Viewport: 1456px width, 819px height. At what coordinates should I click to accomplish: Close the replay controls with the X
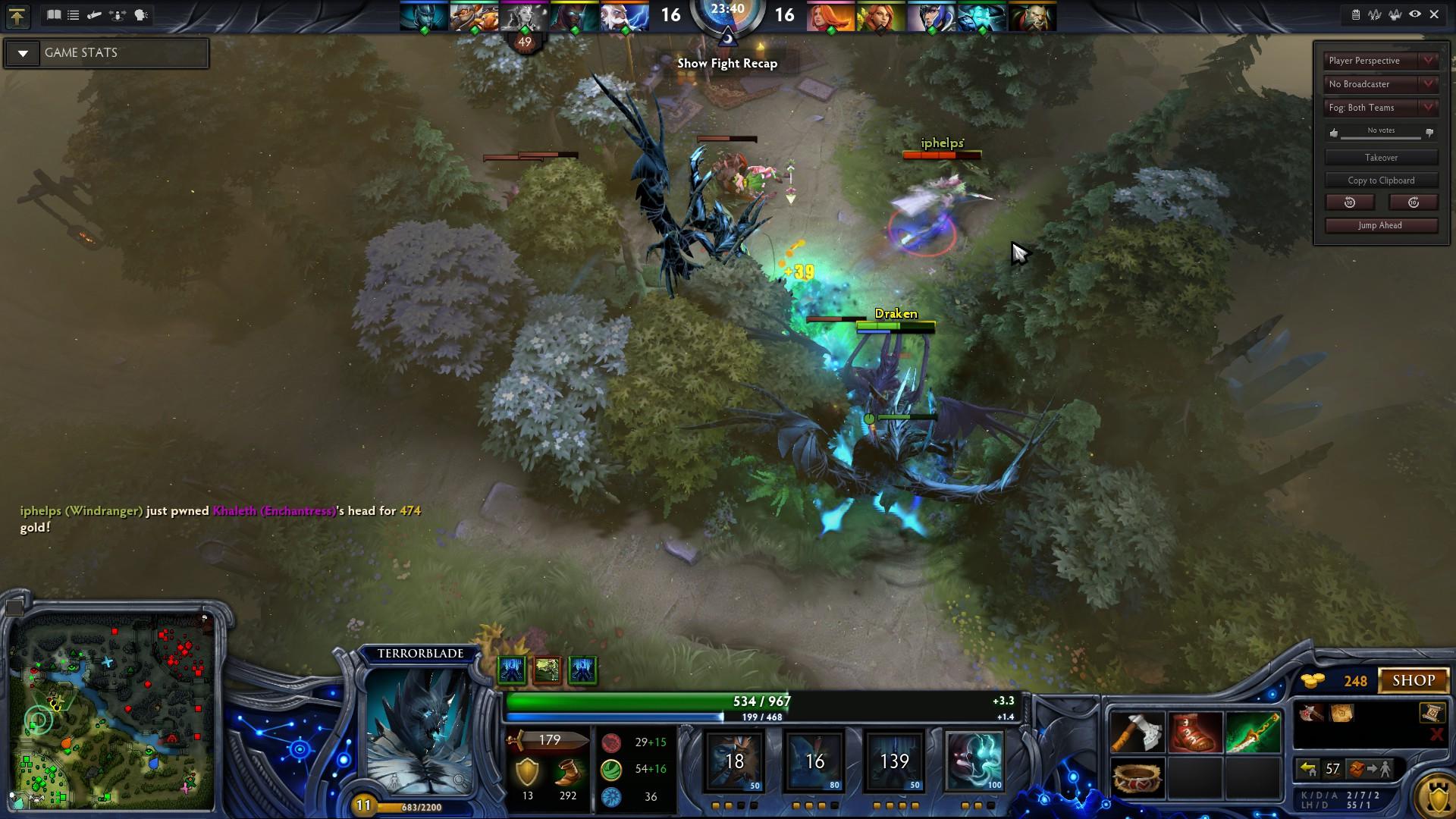click(x=1434, y=14)
